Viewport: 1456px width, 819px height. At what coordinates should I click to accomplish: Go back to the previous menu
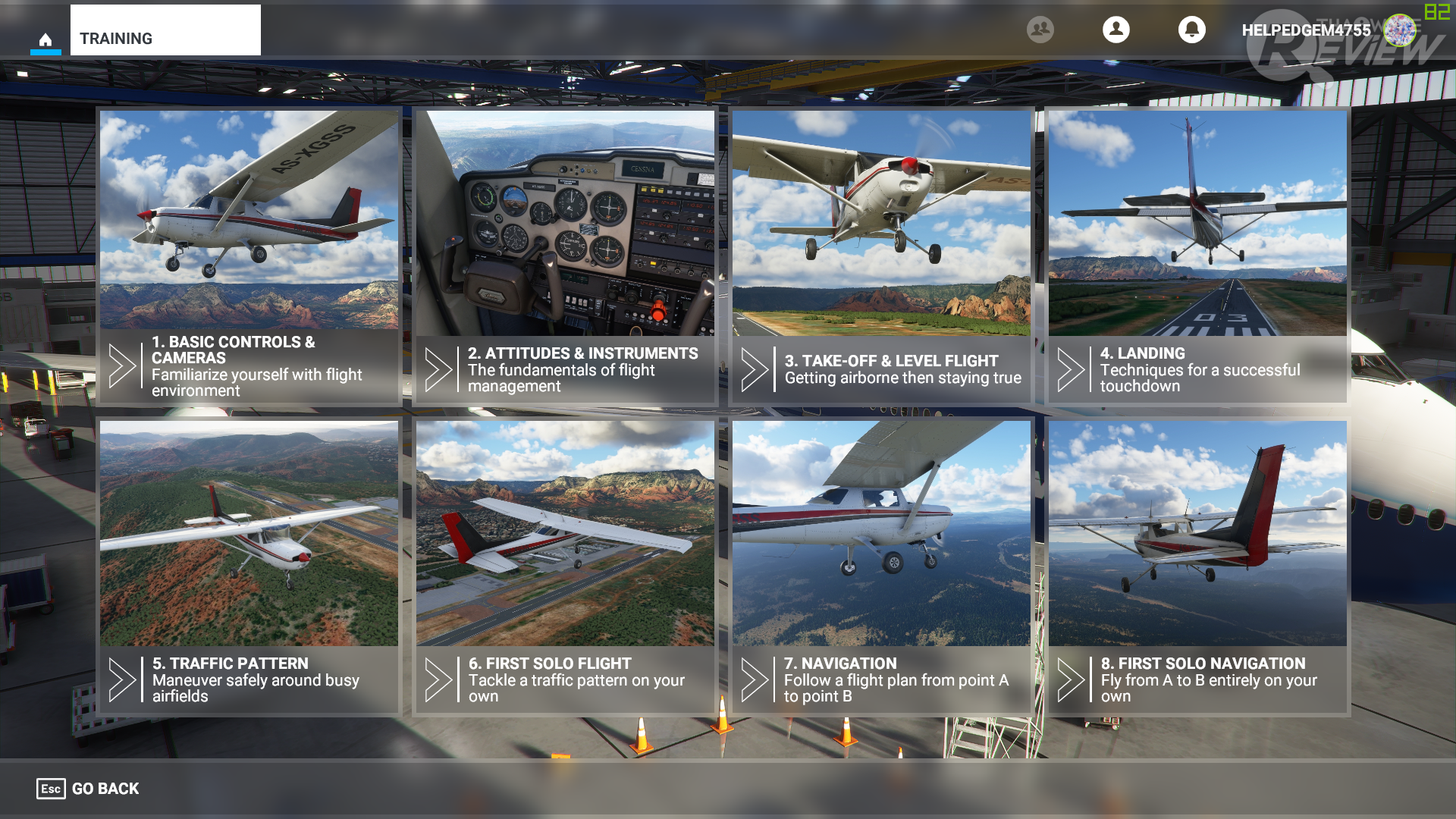pyautogui.click(x=89, y=789)
